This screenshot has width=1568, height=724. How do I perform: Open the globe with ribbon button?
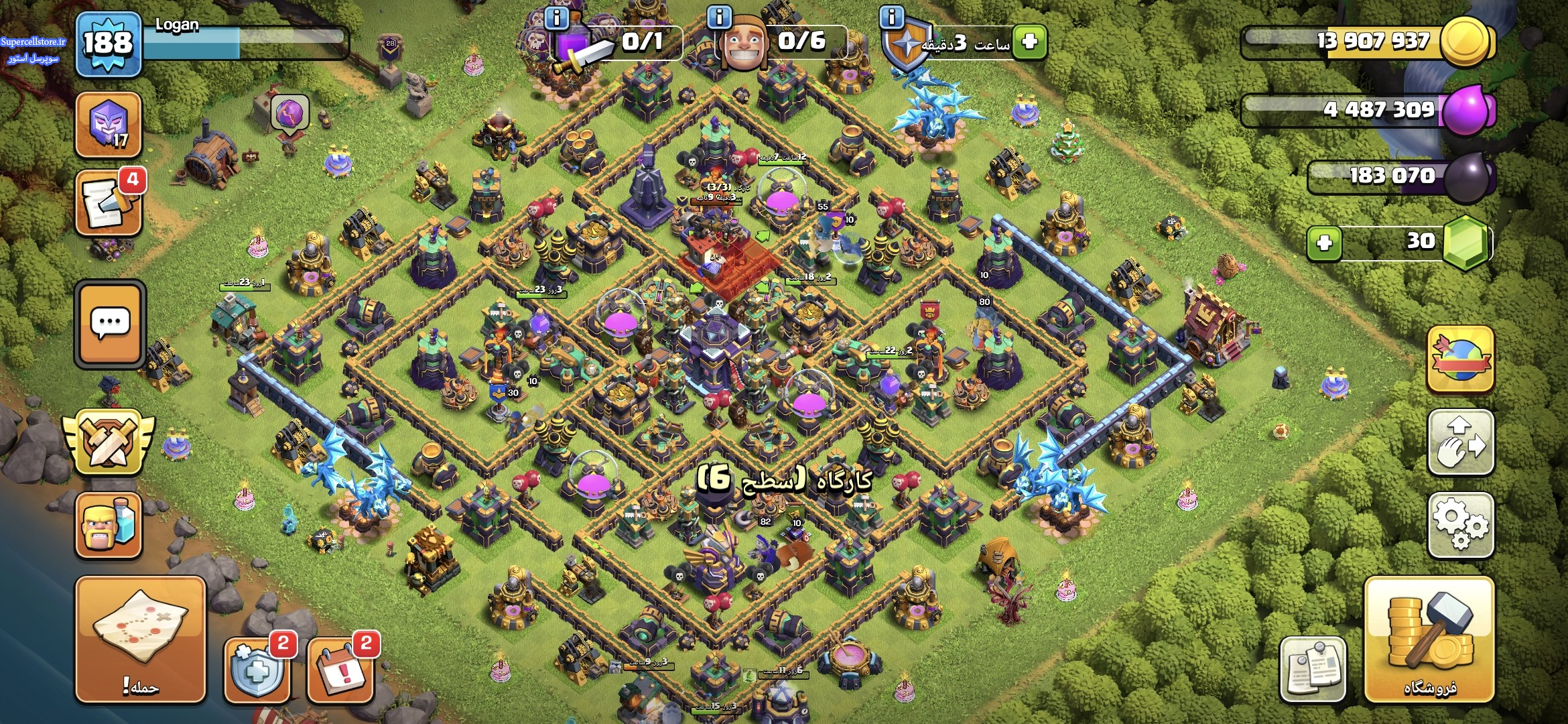[x=1461, y=359]
